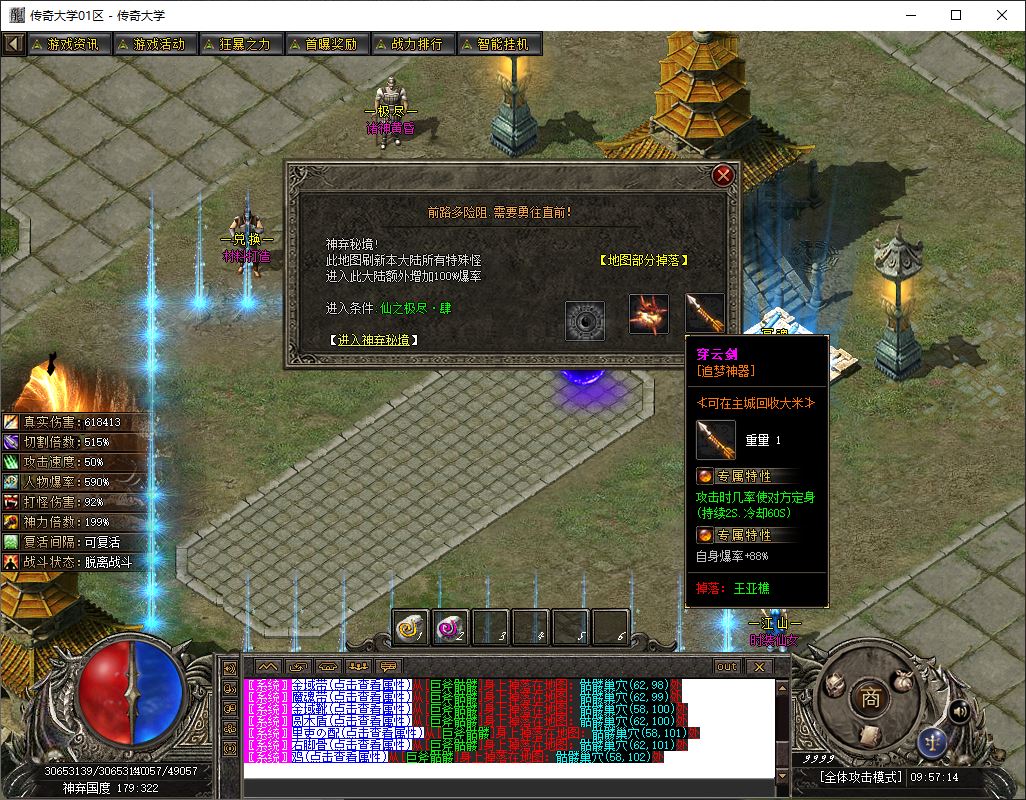Viewport: 1026px width, 800px height.
Task: Open the 游戏资讯 menu
Action: tap(68, 44)
